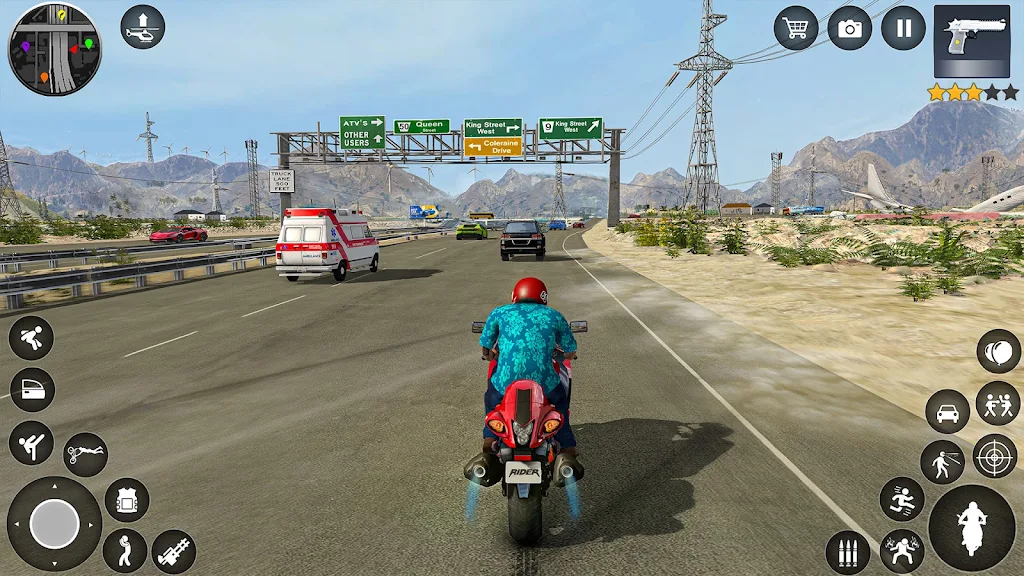Tap the movement joystick center
This screenshot has height=576, width=1024.
click(54, 524)
